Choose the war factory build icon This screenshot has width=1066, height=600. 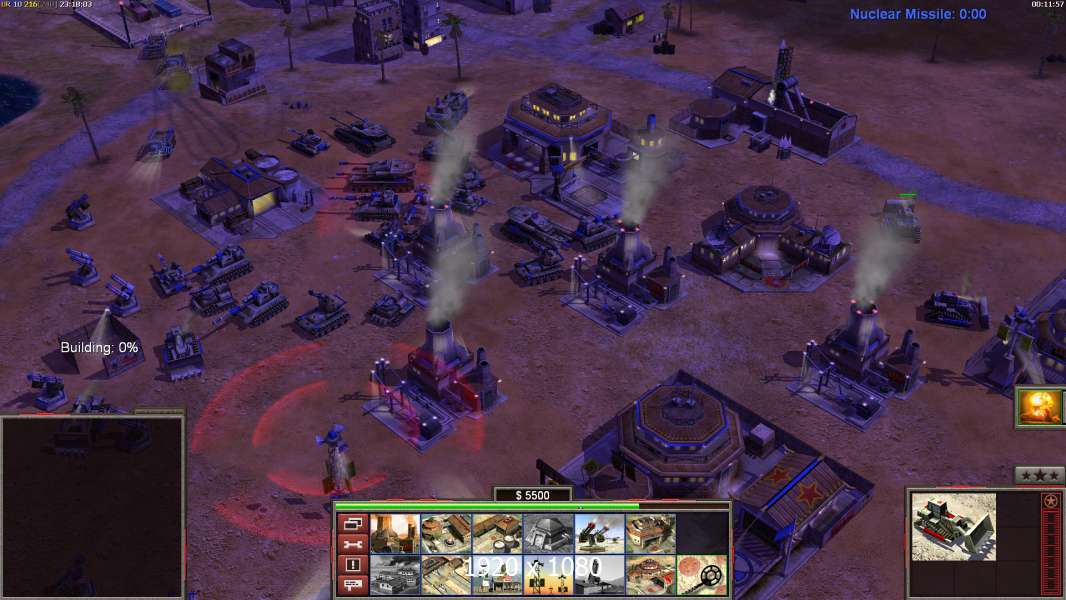point(650,534)
